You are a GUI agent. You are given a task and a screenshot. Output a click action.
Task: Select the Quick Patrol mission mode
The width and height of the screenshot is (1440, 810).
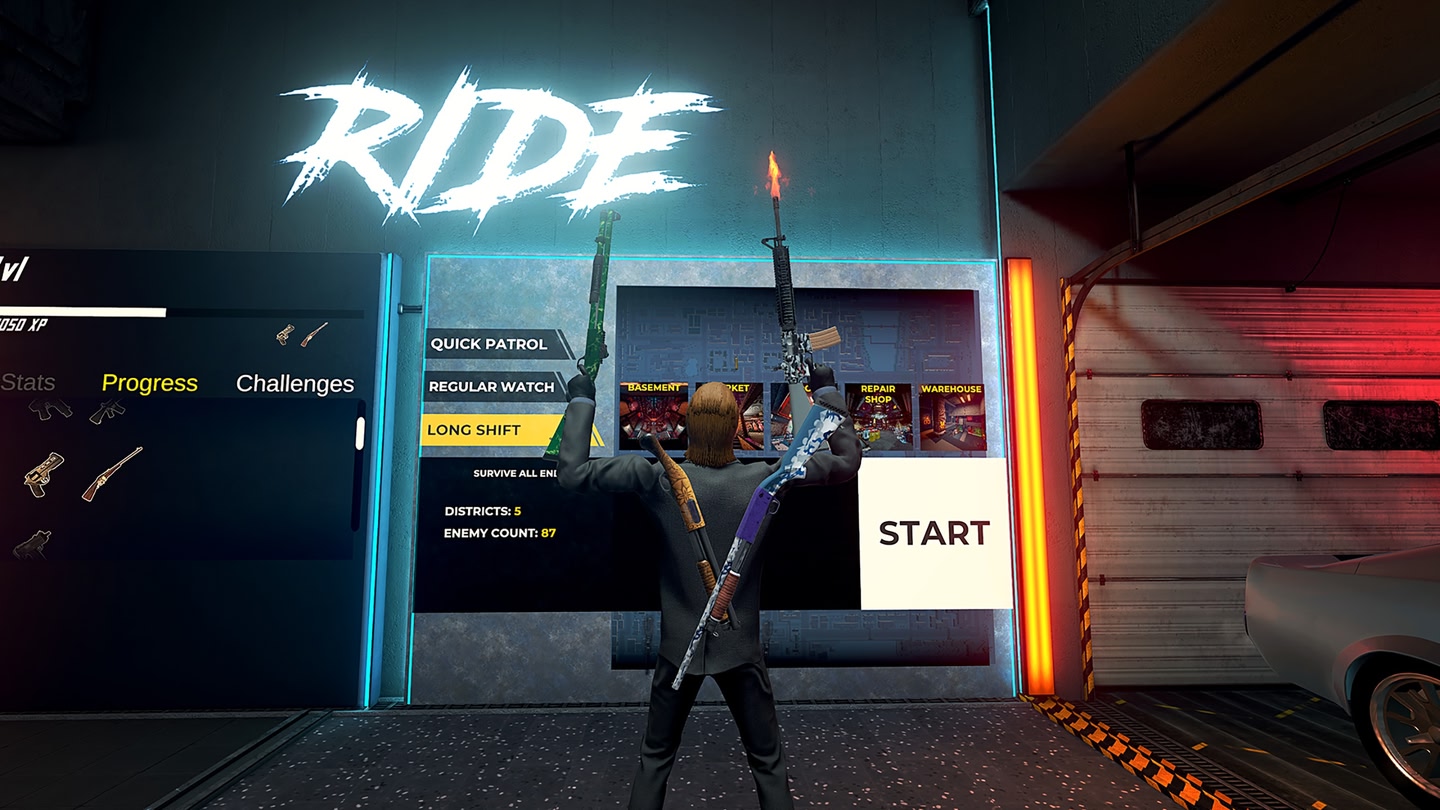point(490,343)
